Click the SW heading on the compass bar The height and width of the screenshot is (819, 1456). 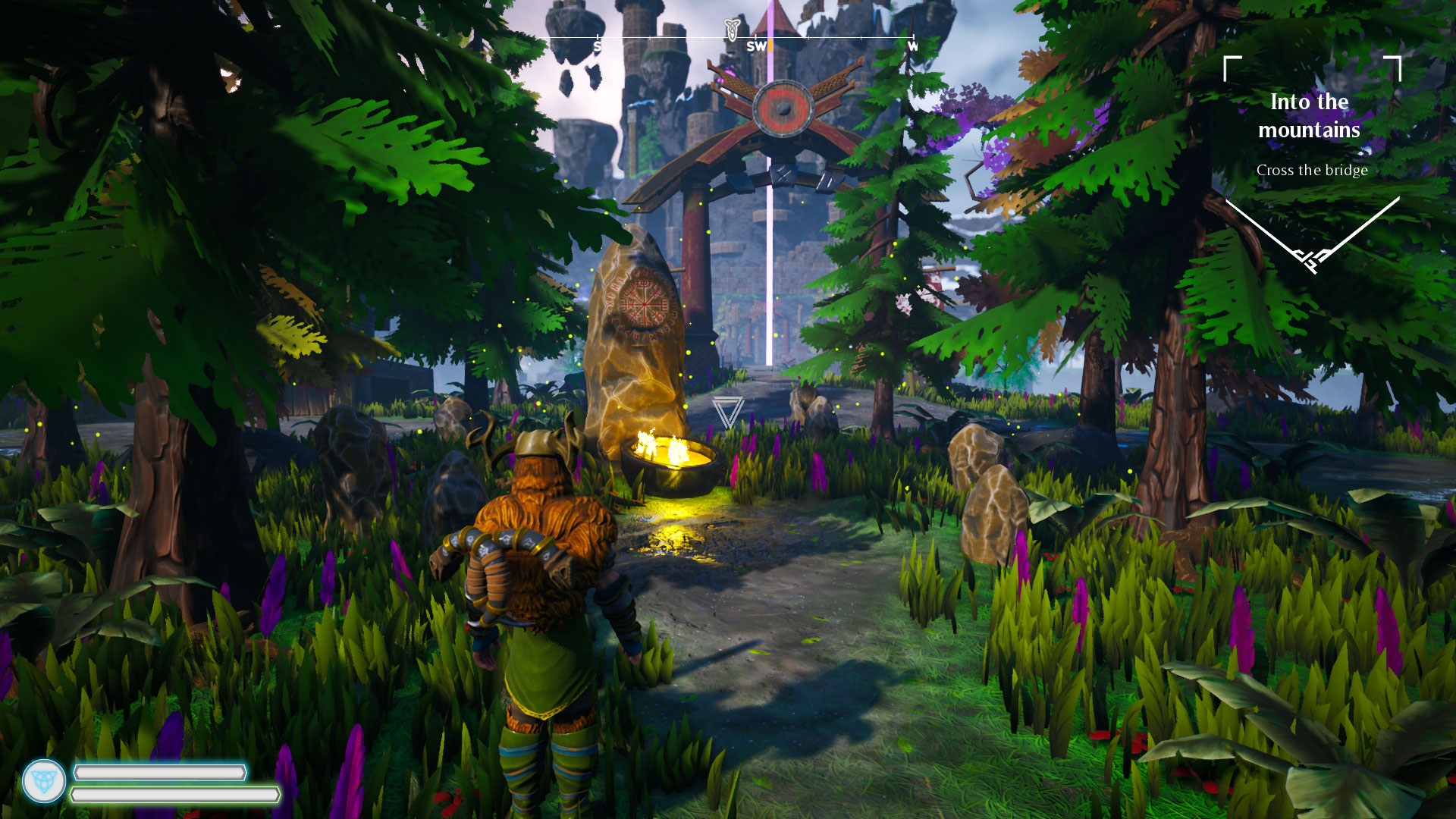pos(756,46)
